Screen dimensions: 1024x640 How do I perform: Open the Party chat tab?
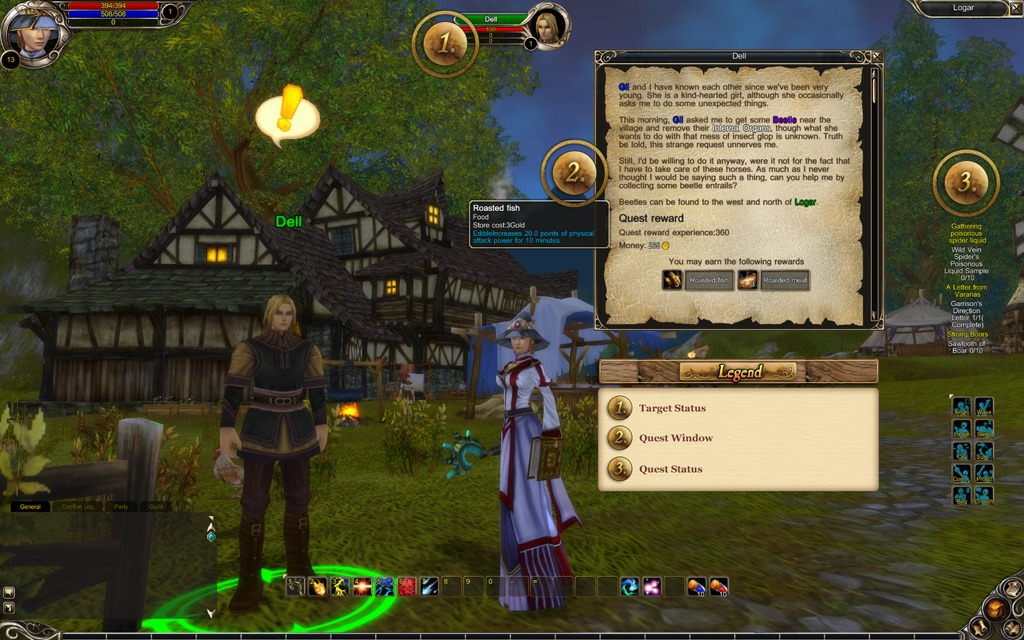(x=121, y=507)
